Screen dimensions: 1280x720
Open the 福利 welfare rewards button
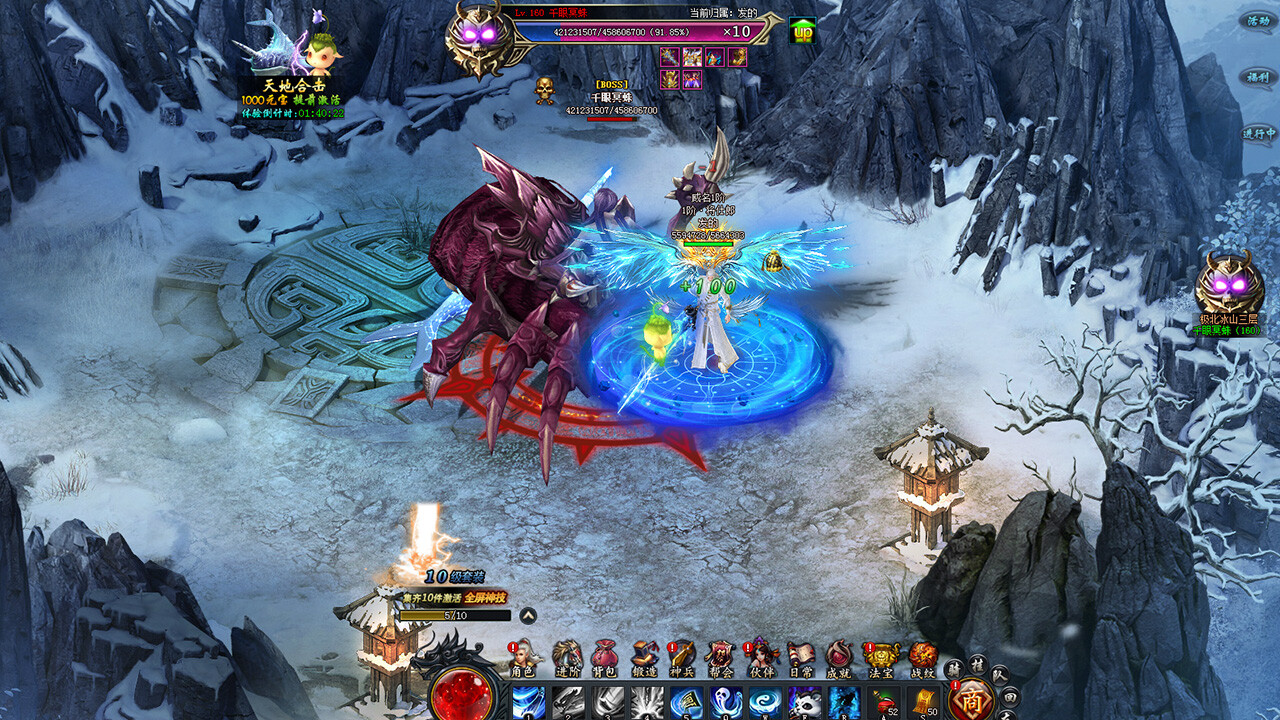pos(1256,76)
